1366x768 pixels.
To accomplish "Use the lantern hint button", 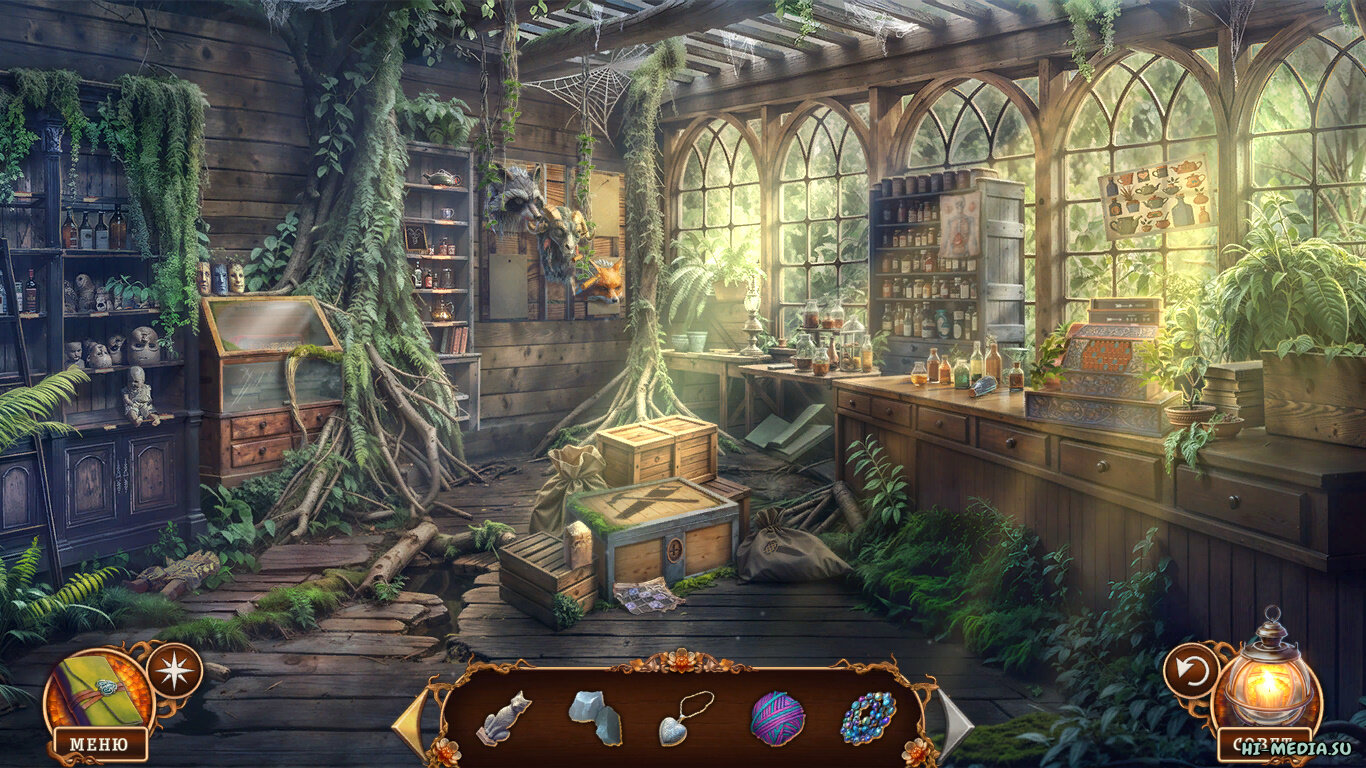I will coord(1268,681).
